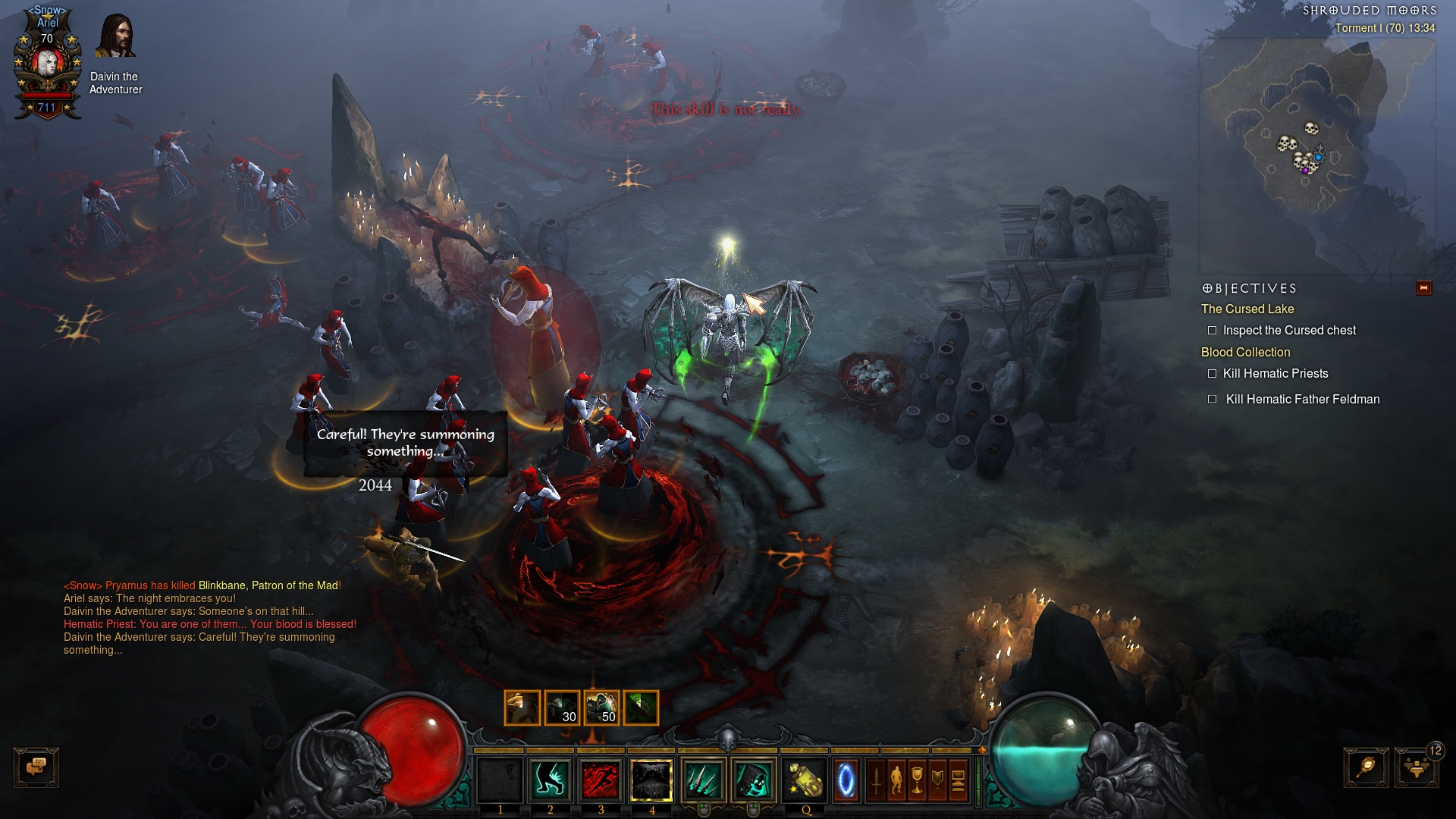
Task: Activate the hooded skull skill
Action: (x=754, y=780)
